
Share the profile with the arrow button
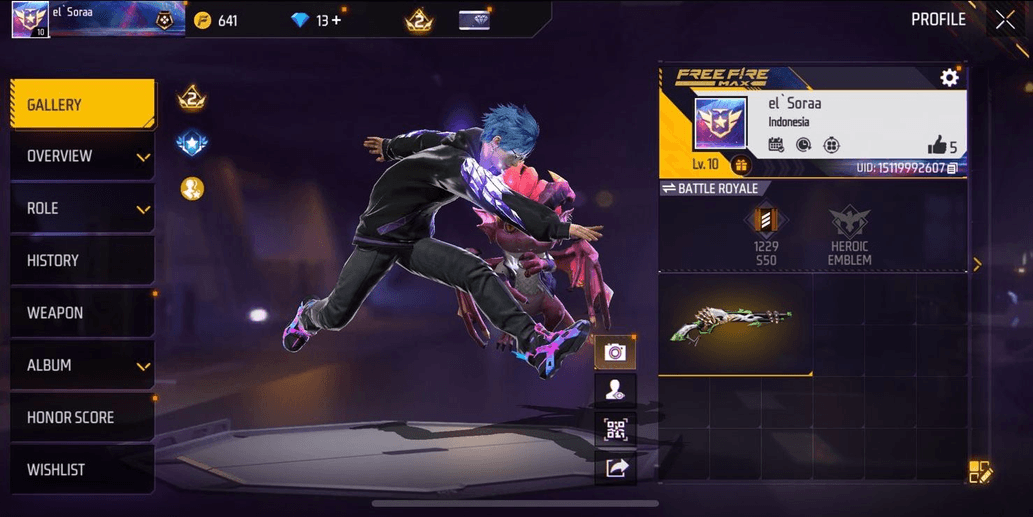[x=615, y=467]
